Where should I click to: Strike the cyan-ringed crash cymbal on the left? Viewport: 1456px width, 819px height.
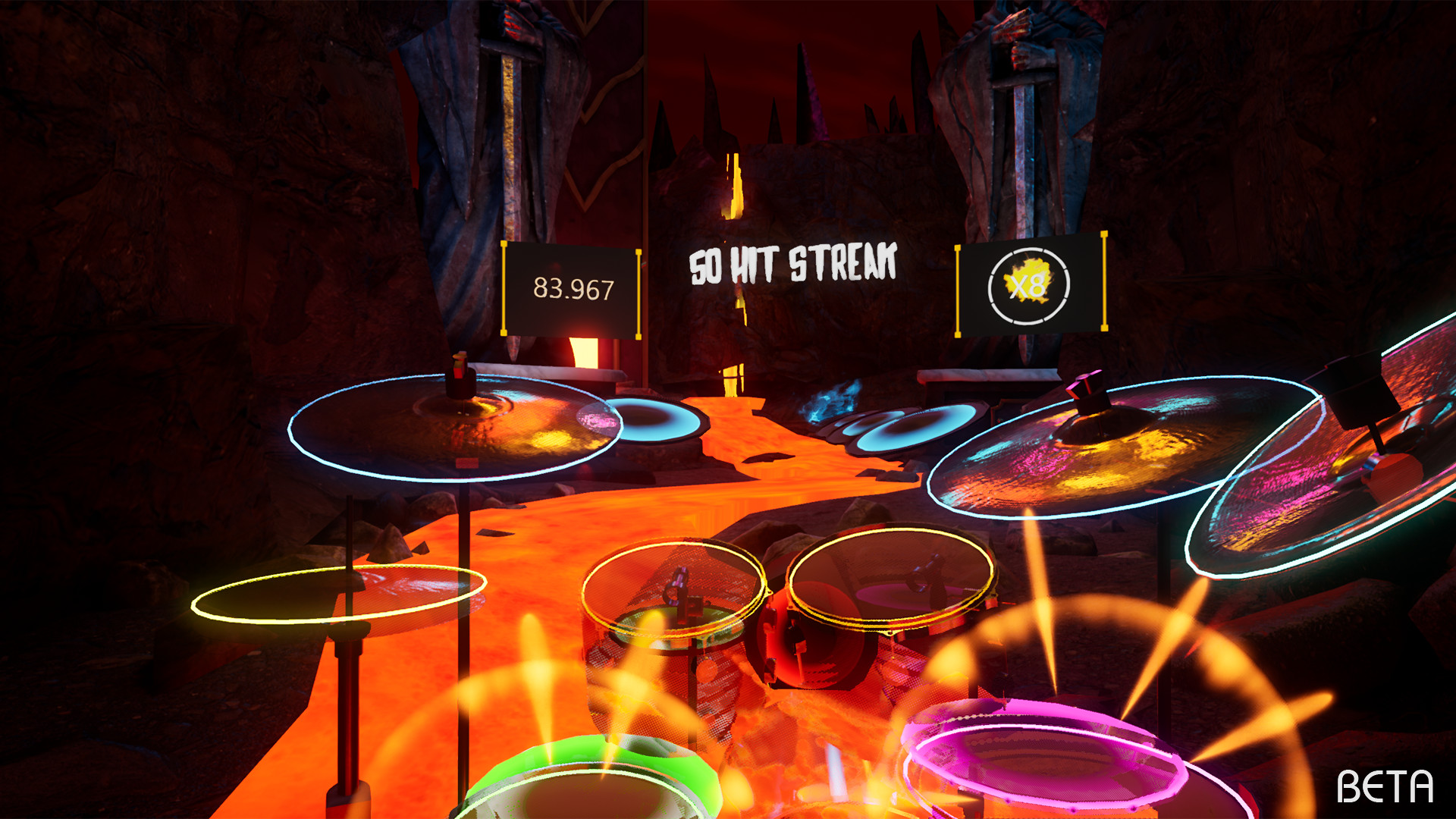coord(455,428)
